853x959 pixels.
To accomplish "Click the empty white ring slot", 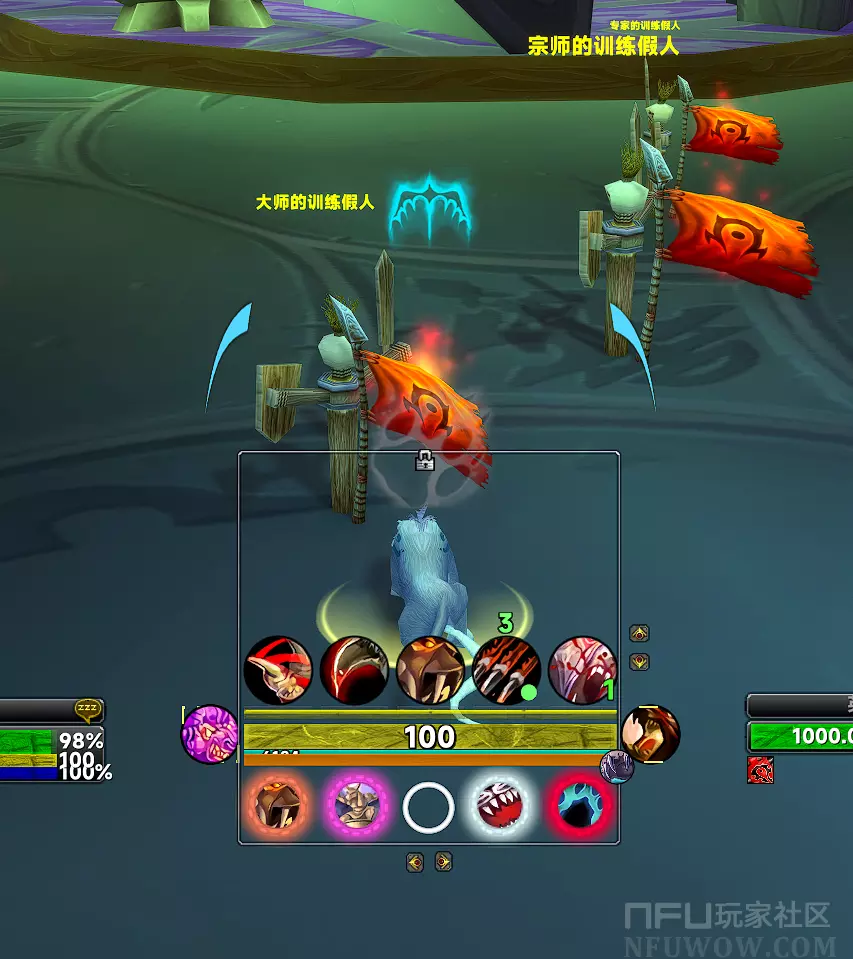I will click(429, 807).
